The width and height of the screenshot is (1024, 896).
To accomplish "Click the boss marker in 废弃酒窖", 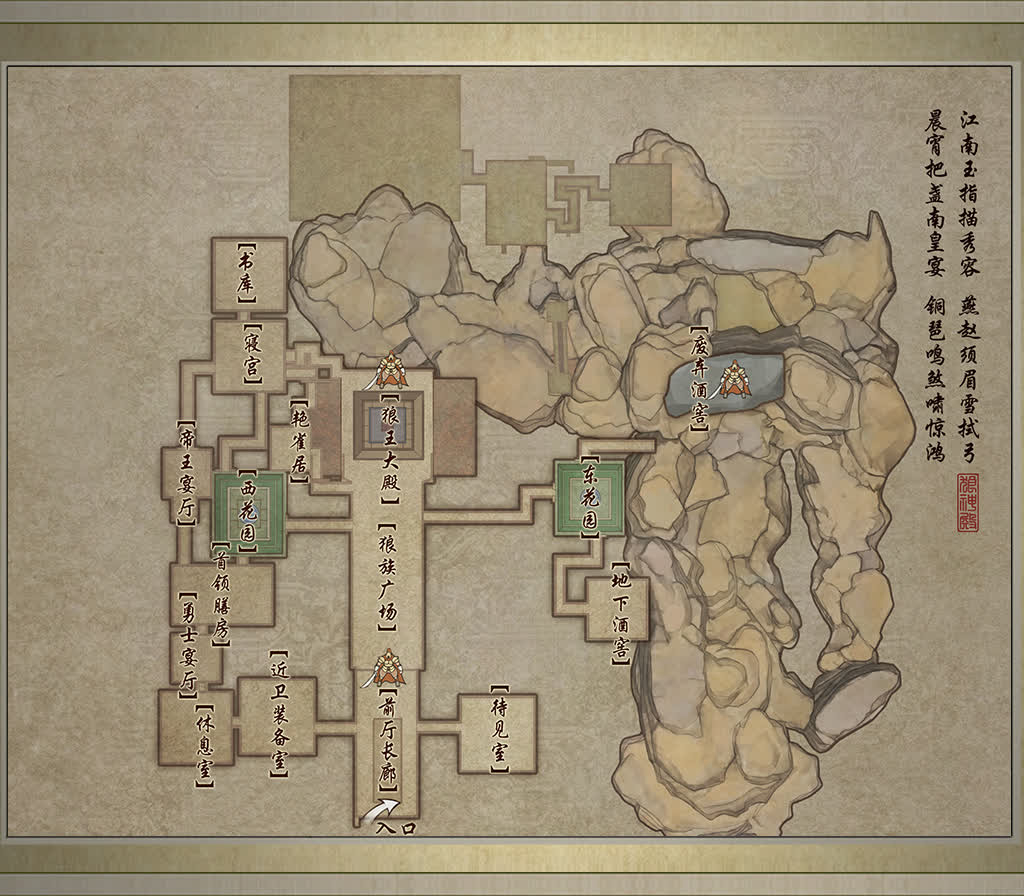I will click(734, 379).
